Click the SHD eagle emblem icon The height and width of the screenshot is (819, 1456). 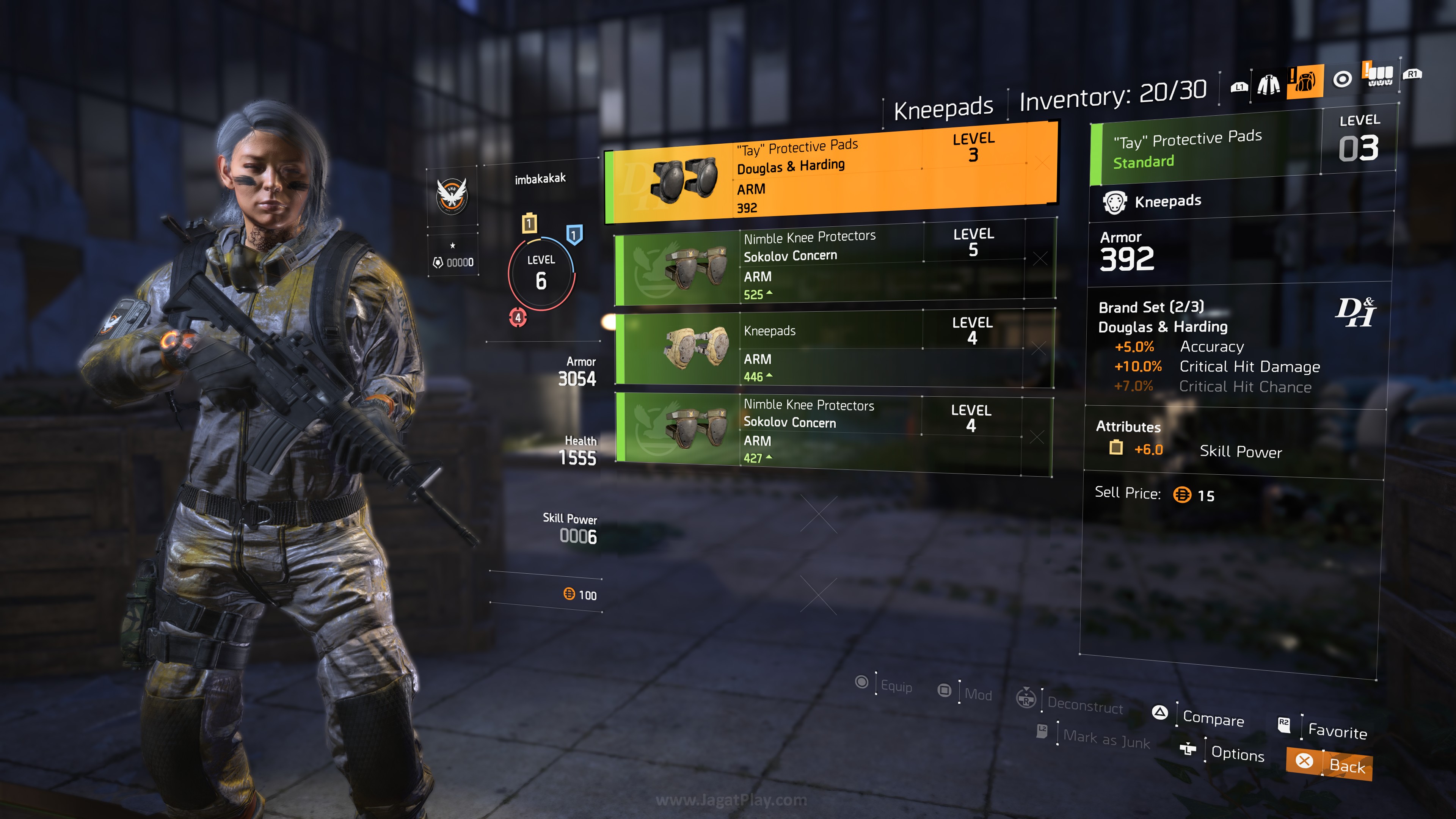pos(452,196)
